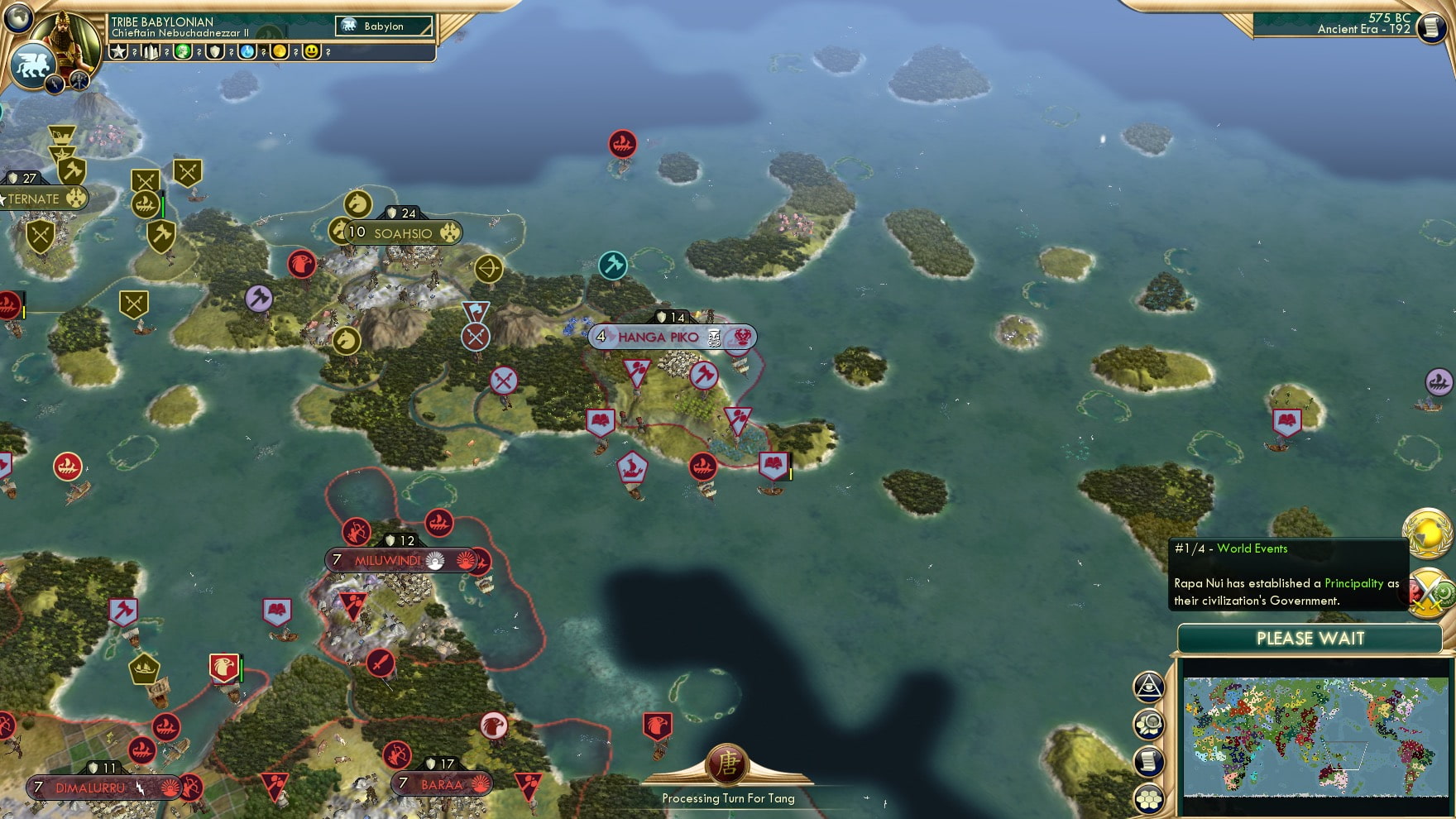Open the Babylon city selection dropdown

(x=382, y=26)
